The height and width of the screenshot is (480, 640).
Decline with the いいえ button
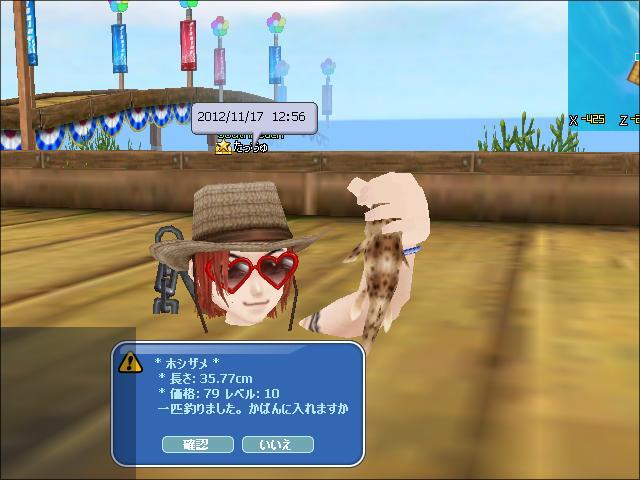pyautogui.click(x=277, y=444)
